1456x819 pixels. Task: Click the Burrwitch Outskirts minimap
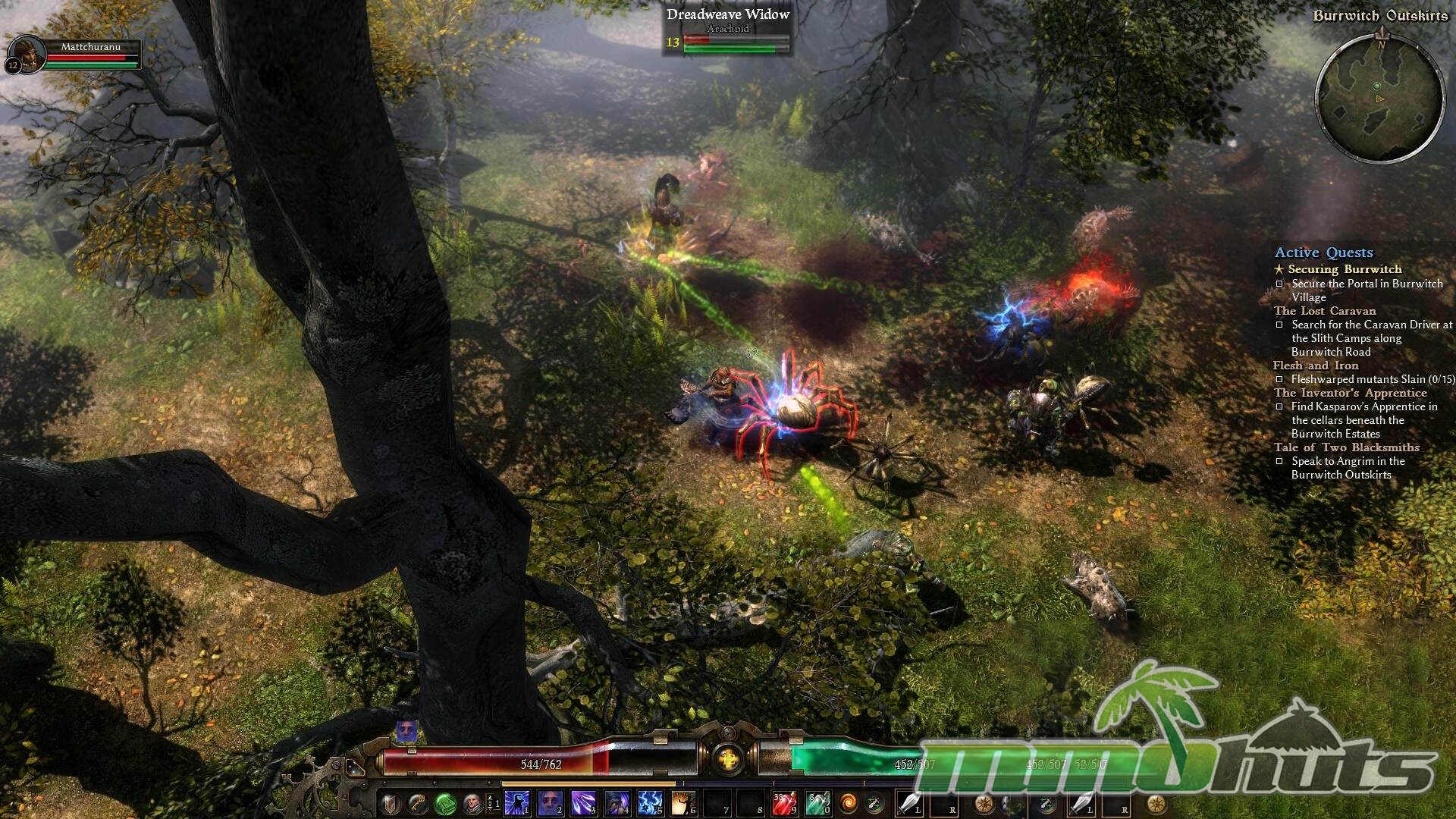(1379, 99)
